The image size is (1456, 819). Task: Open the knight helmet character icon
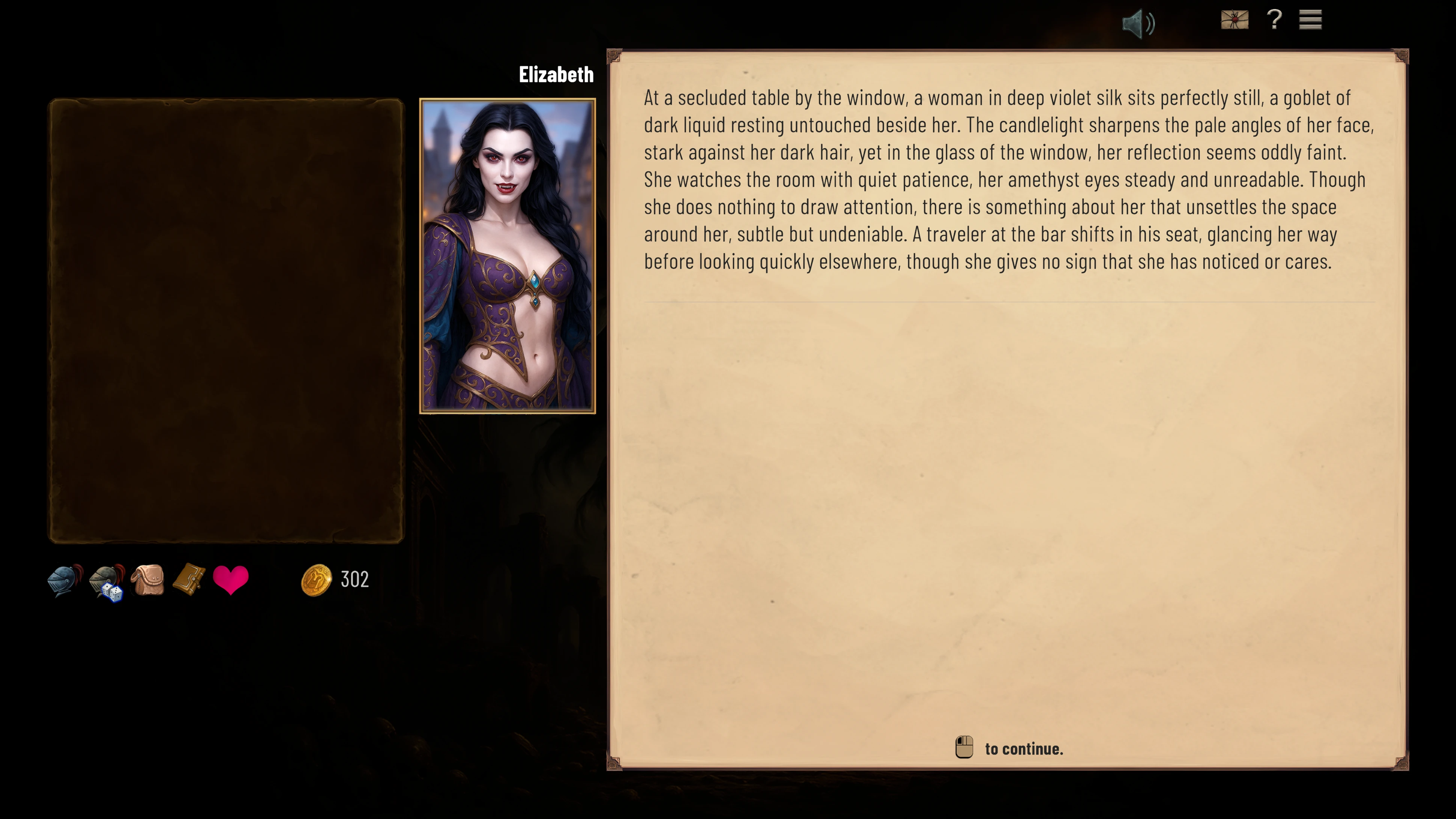coord(65,580)
